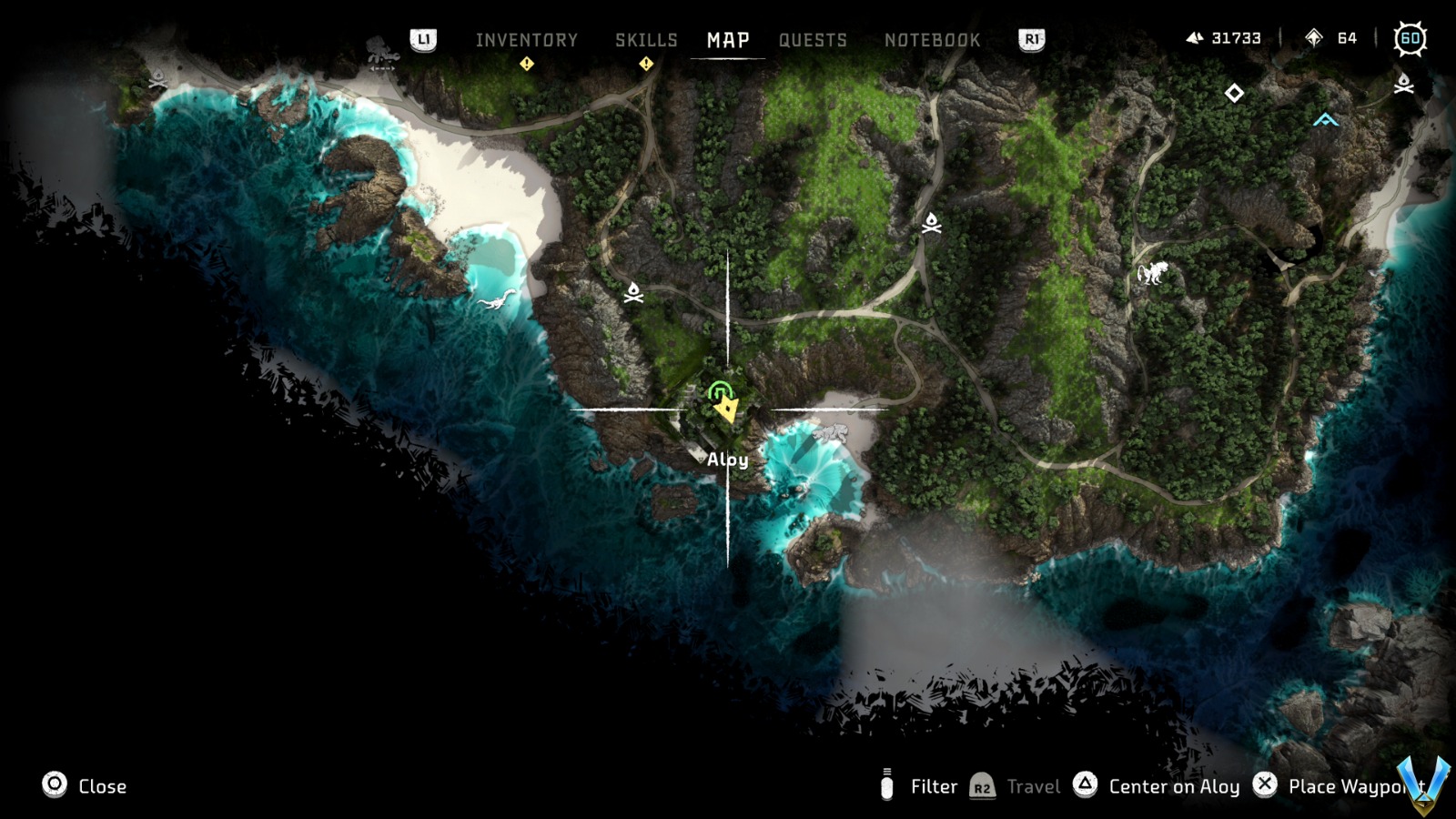Click the yellow alert badge under SKILLS
Screen dimensions: 1456x819
pos(646,63)
